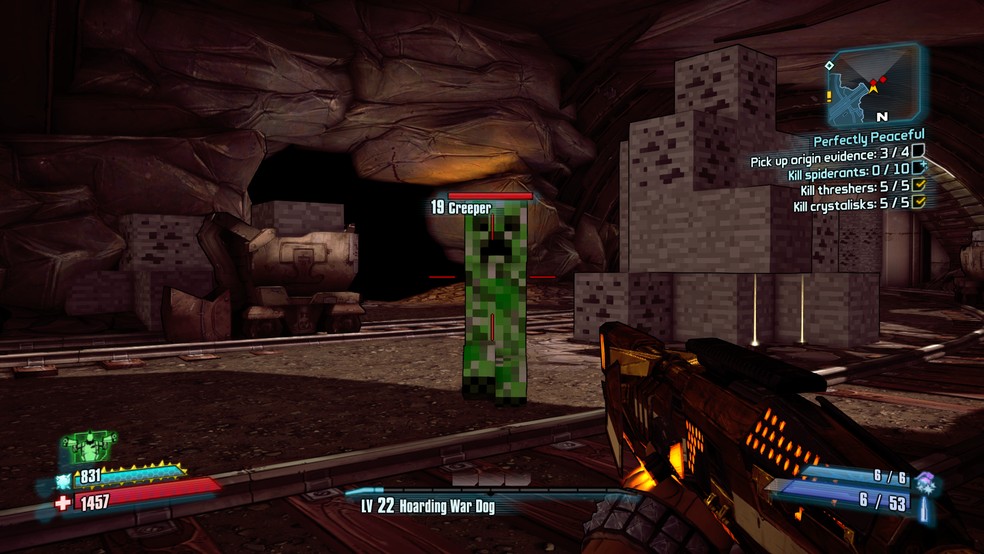
Task: Click the origin evidence objective checkbox
Action: 918,151
